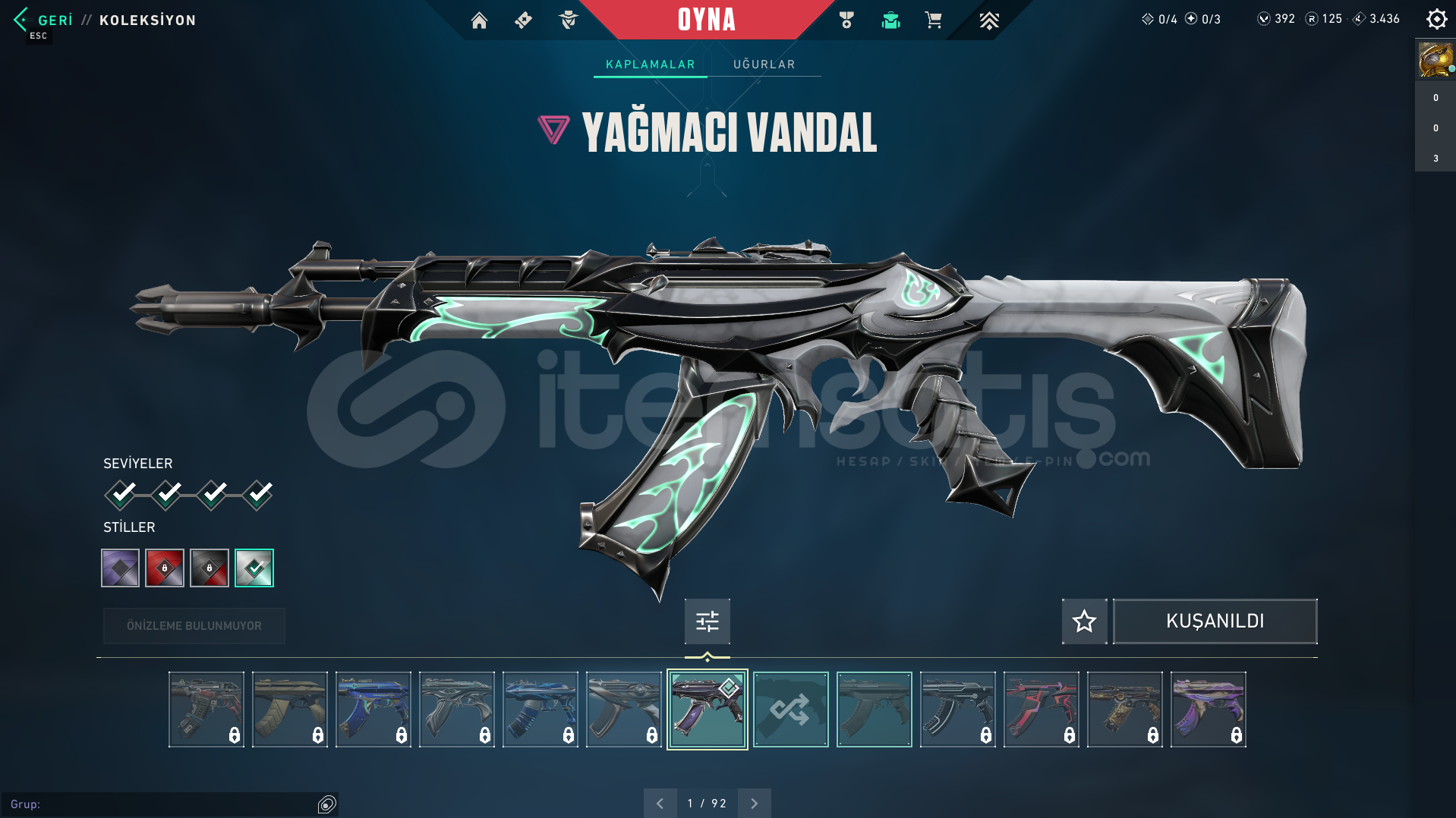Viewport: 1456px width, 818px height.
Task: Select the purple style swatch under STİLLER
Action: point(119,568)
